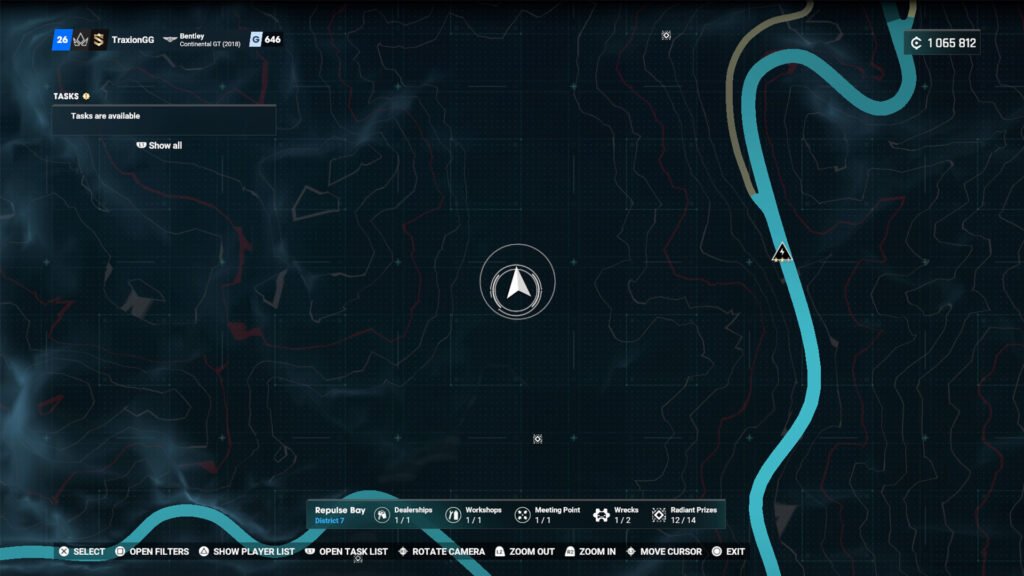This screenshot has width=1024, height=576.
Task: Show the player list
Action: point(246,552)
